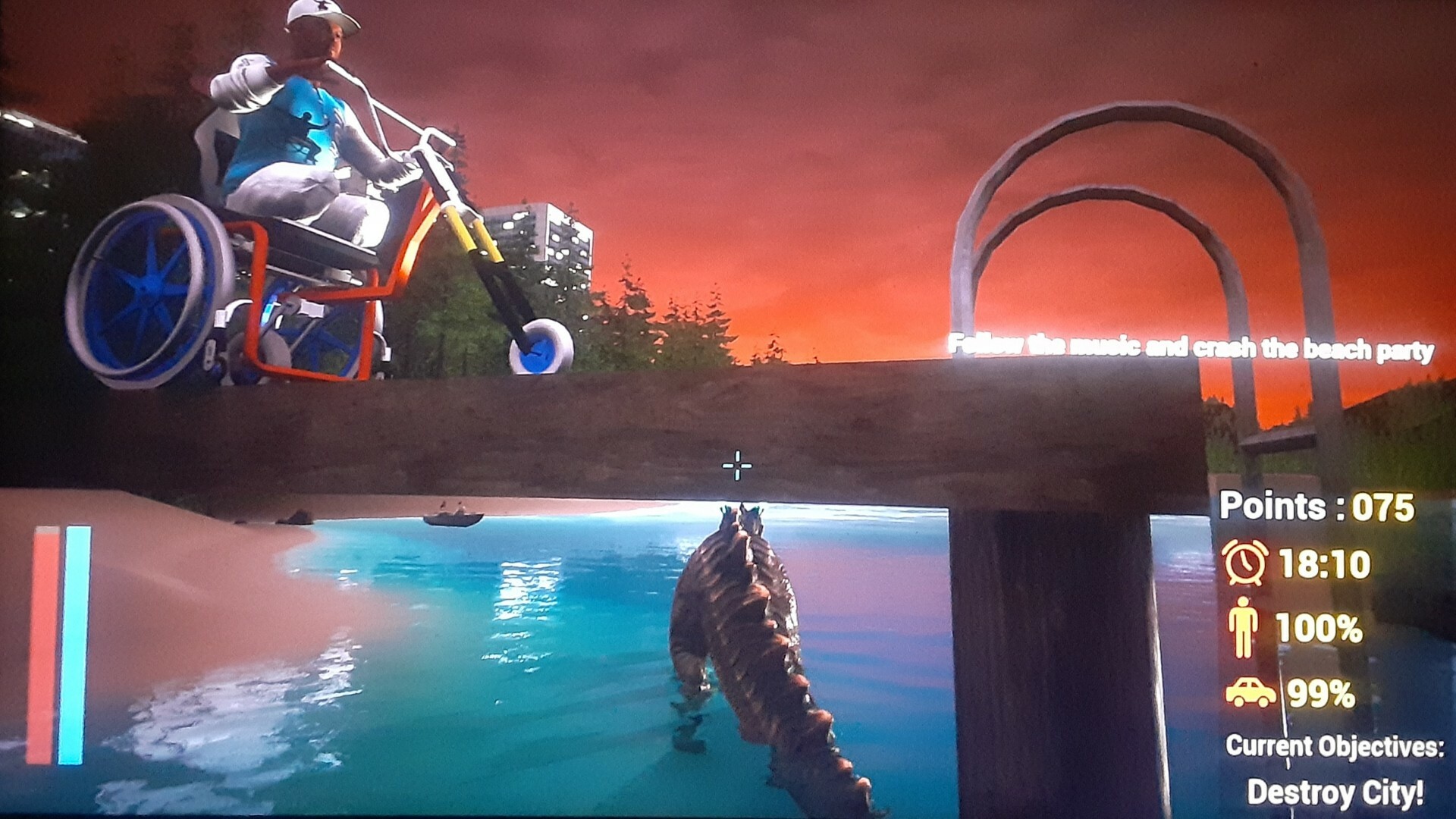This screenshot has width=1456, height=819.
Task: Click the crosshair reticle at screen center
Action: coord(736,467)
